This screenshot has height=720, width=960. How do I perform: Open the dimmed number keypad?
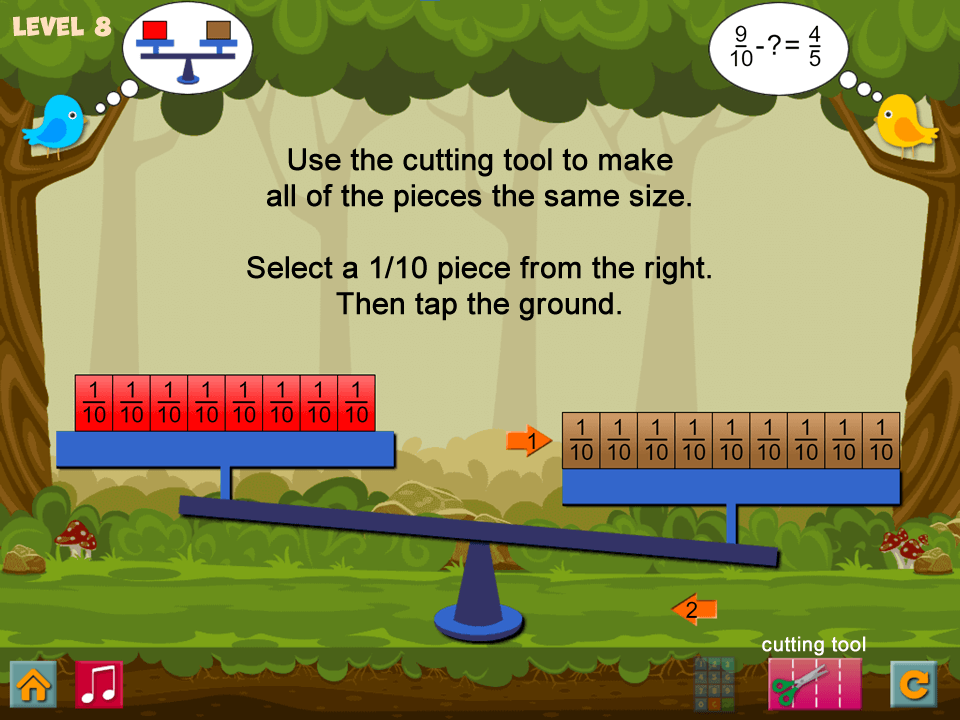714,684
